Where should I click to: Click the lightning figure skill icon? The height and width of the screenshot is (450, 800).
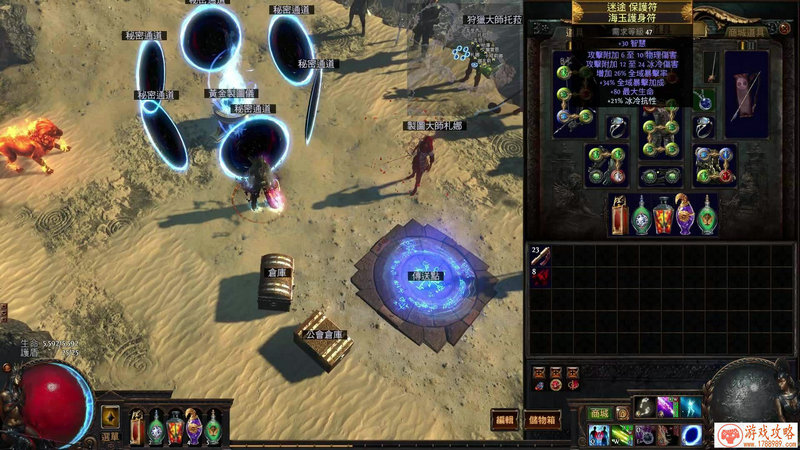point(691,408)
